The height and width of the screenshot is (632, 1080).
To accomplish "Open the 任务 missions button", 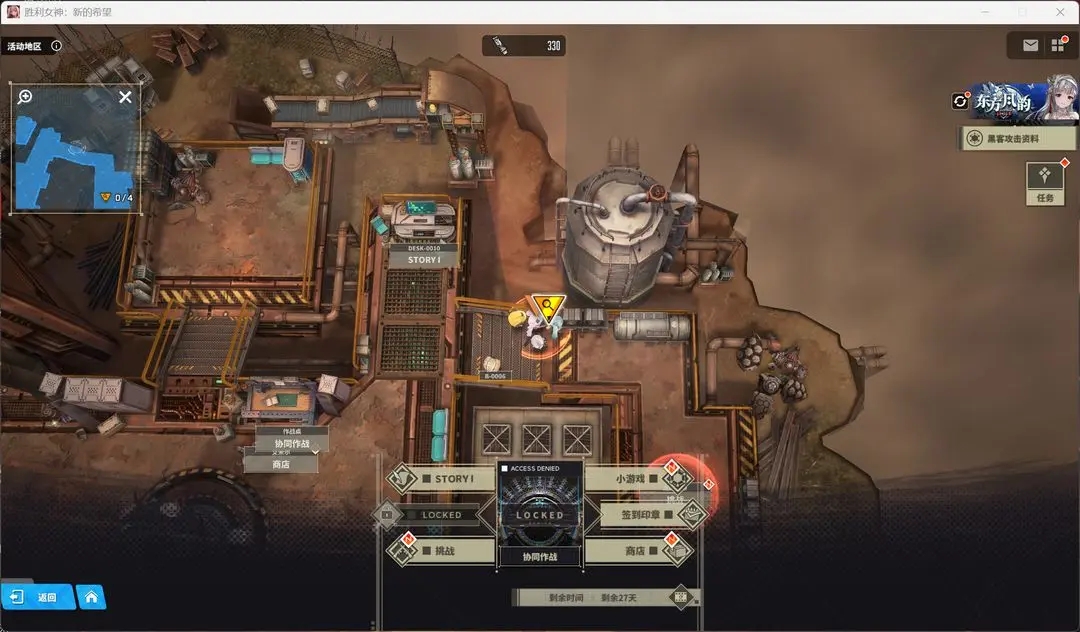I will coord(1045,182).
